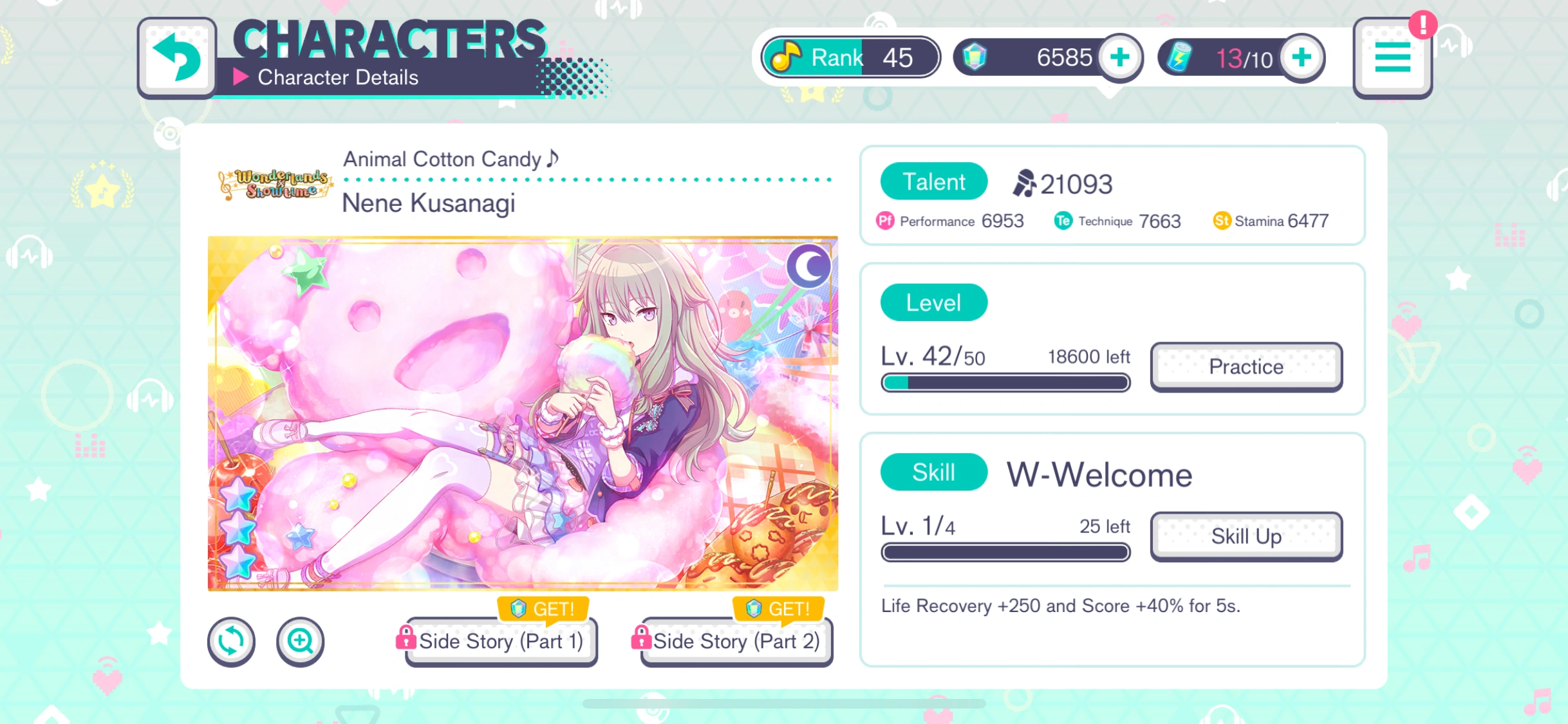
Task: Add live boost energy with the plus button
Action: coord(1302,57)
